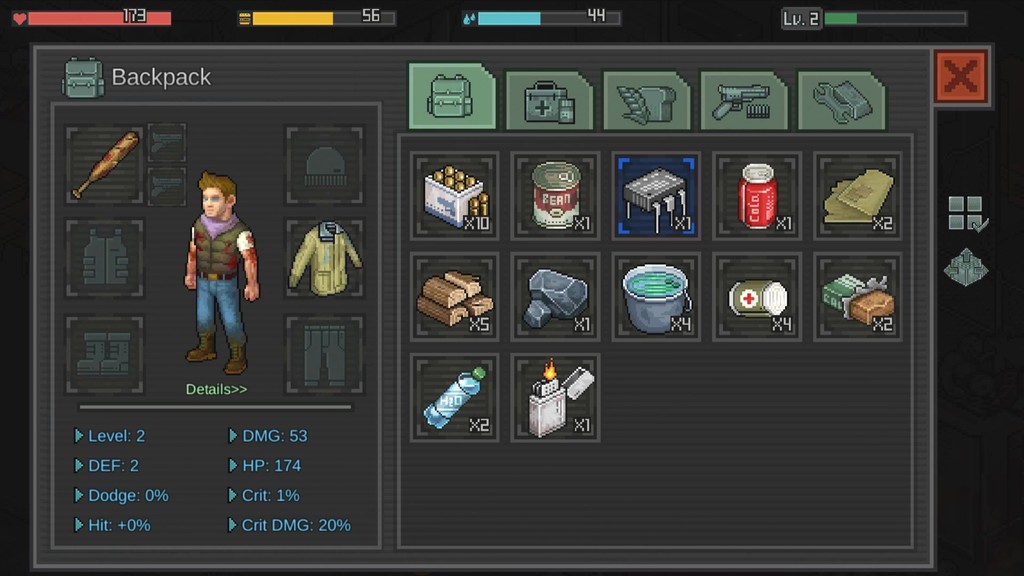Pick the water bucket slot
This screenshot has width=1024, height=576.
(x=656, y=297)
